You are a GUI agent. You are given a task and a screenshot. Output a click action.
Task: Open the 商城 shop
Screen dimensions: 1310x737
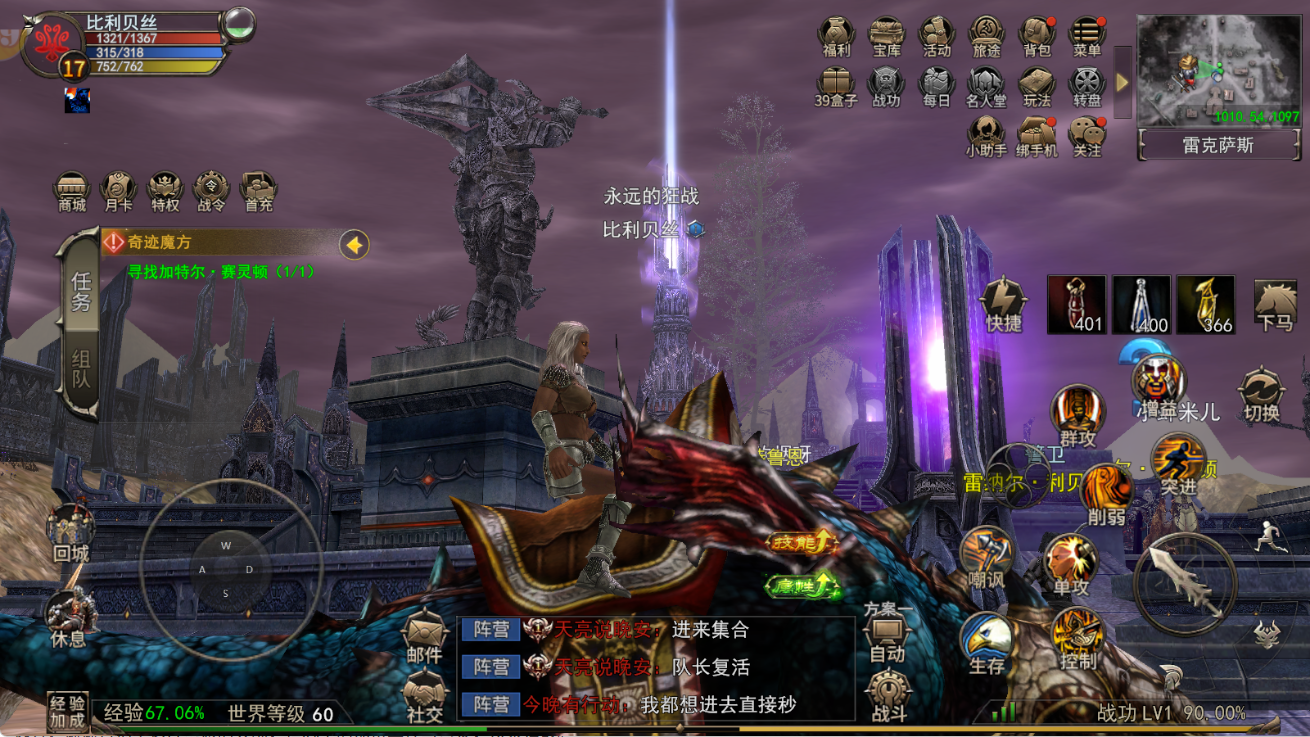click(72, 190)
